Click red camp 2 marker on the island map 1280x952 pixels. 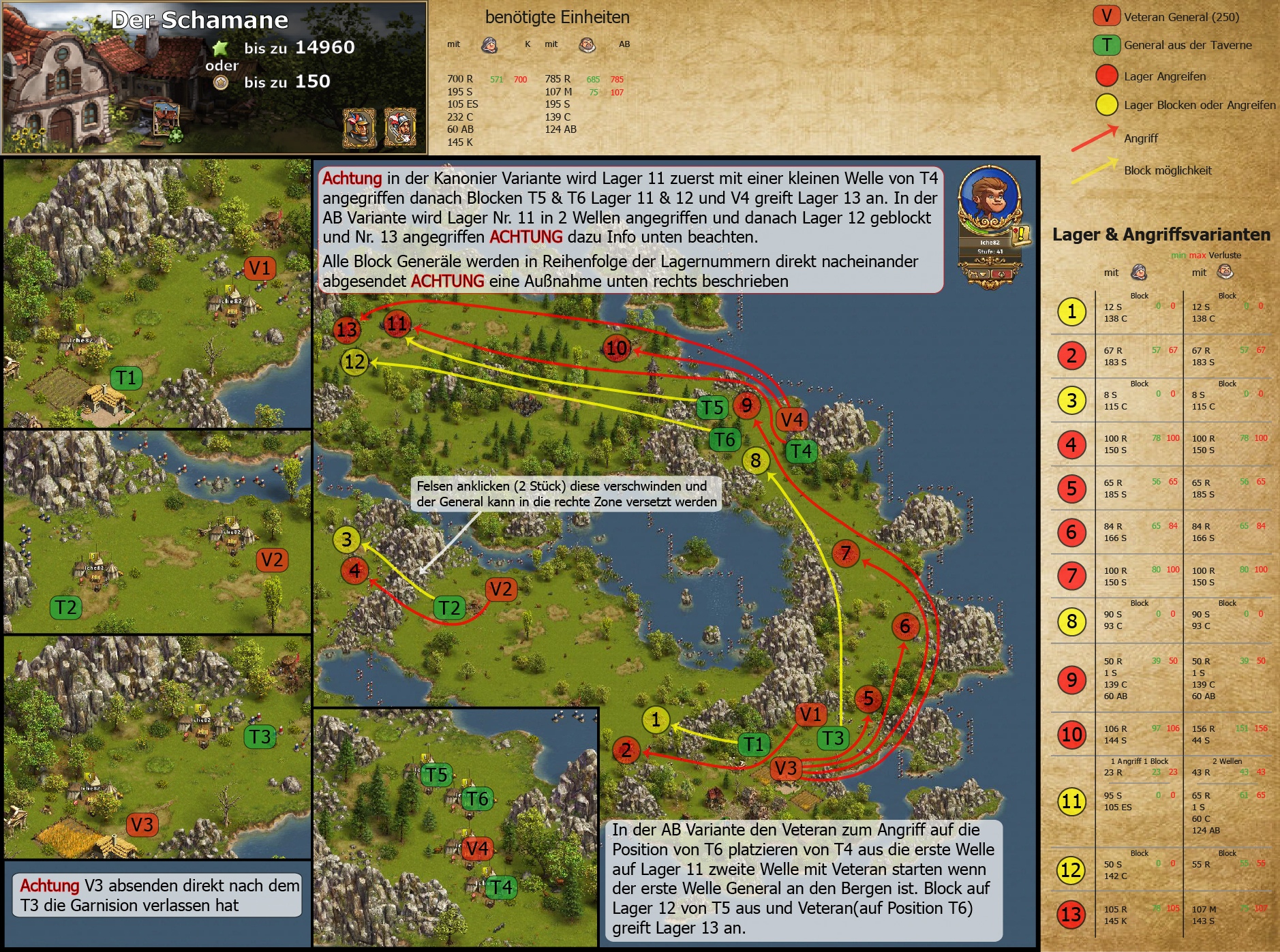pos(626,750)
